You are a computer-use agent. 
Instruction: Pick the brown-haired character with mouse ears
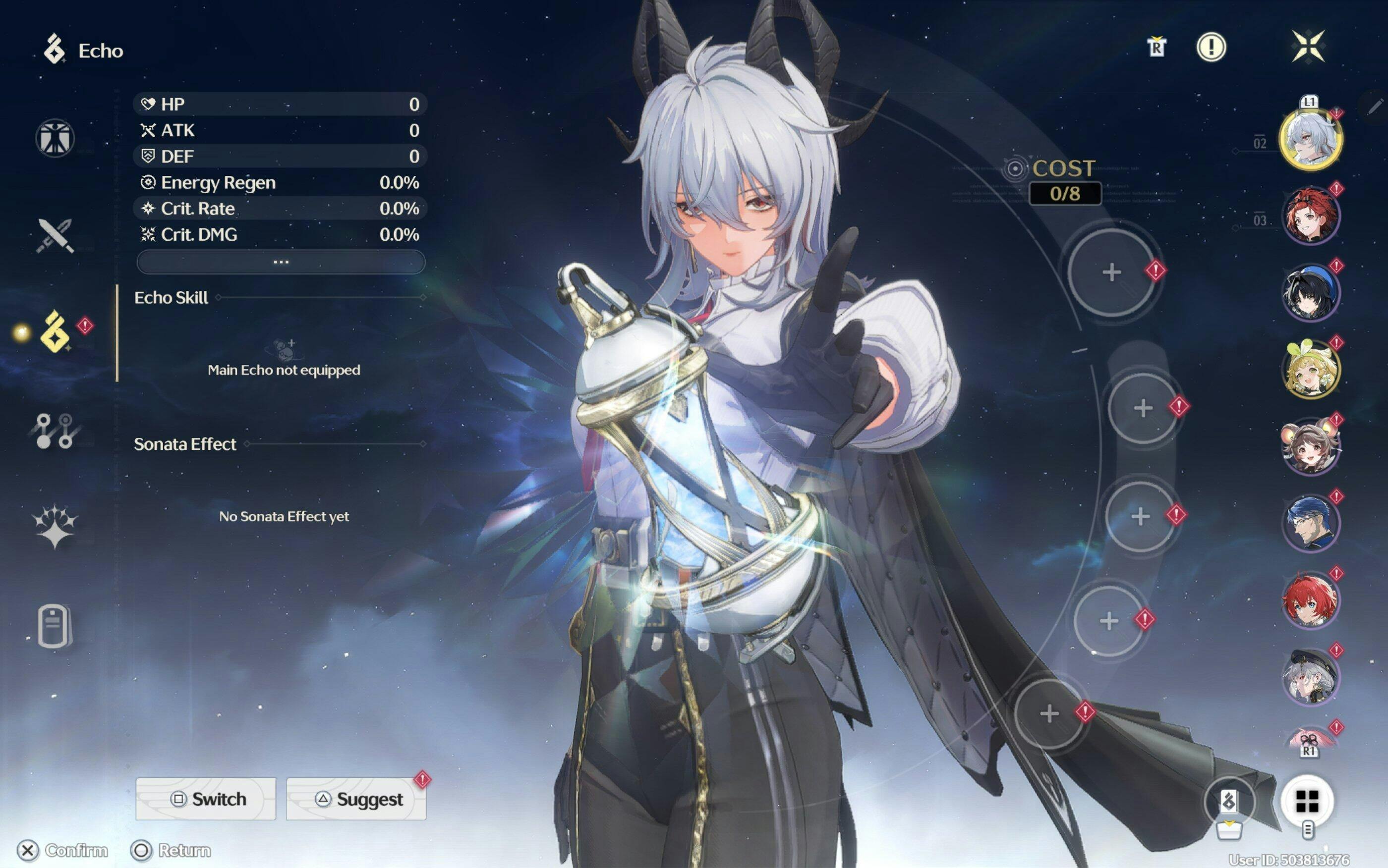(1311, 446)
